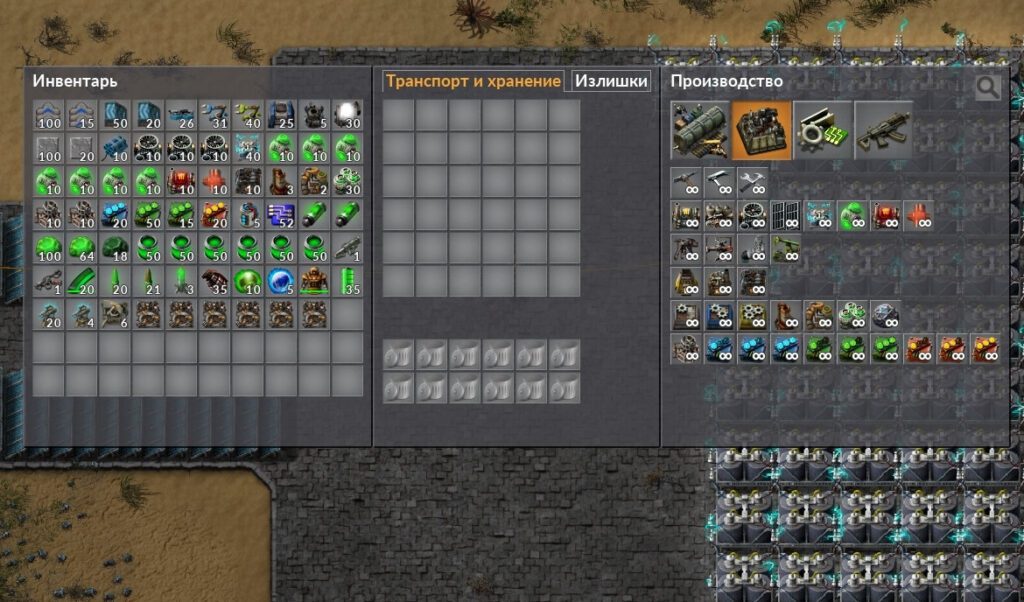
Task: Open the recipe search magnifier
Action: [987, 88]
